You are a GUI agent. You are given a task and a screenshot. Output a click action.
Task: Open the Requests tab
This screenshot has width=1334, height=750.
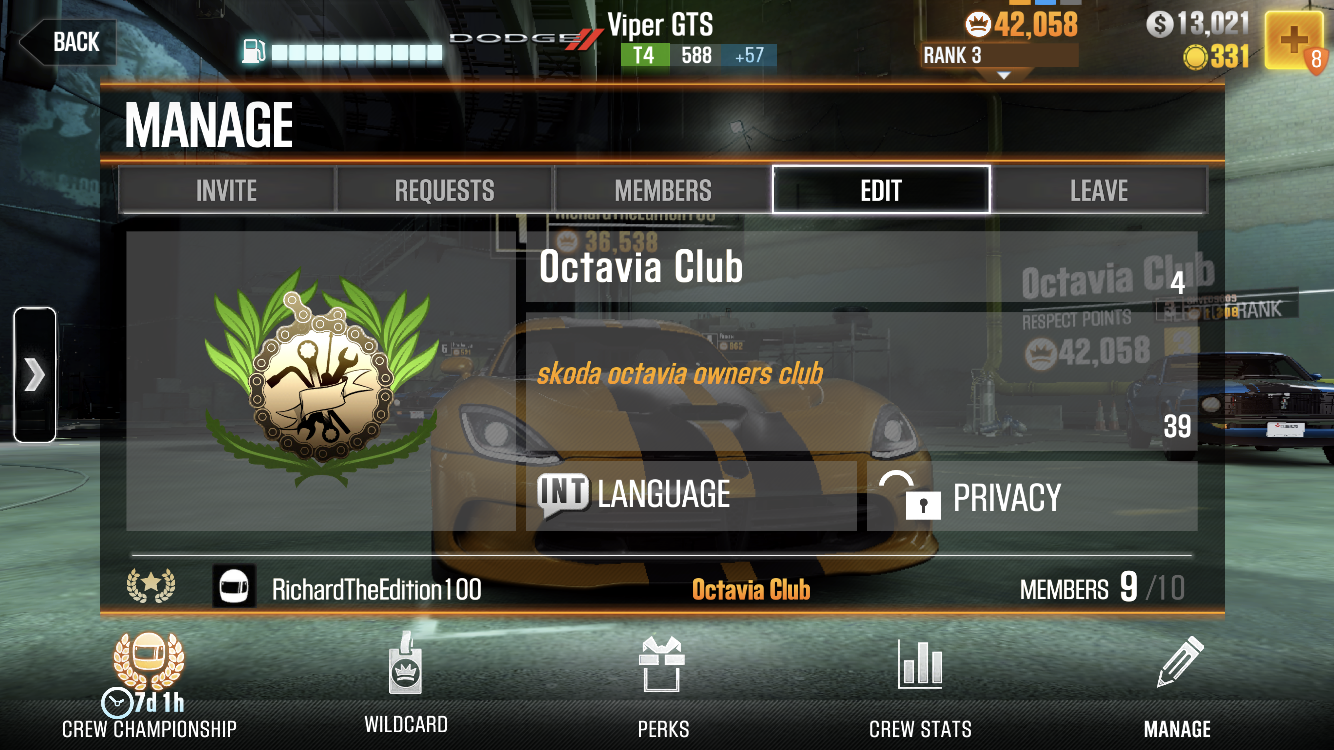click(445, 190)
